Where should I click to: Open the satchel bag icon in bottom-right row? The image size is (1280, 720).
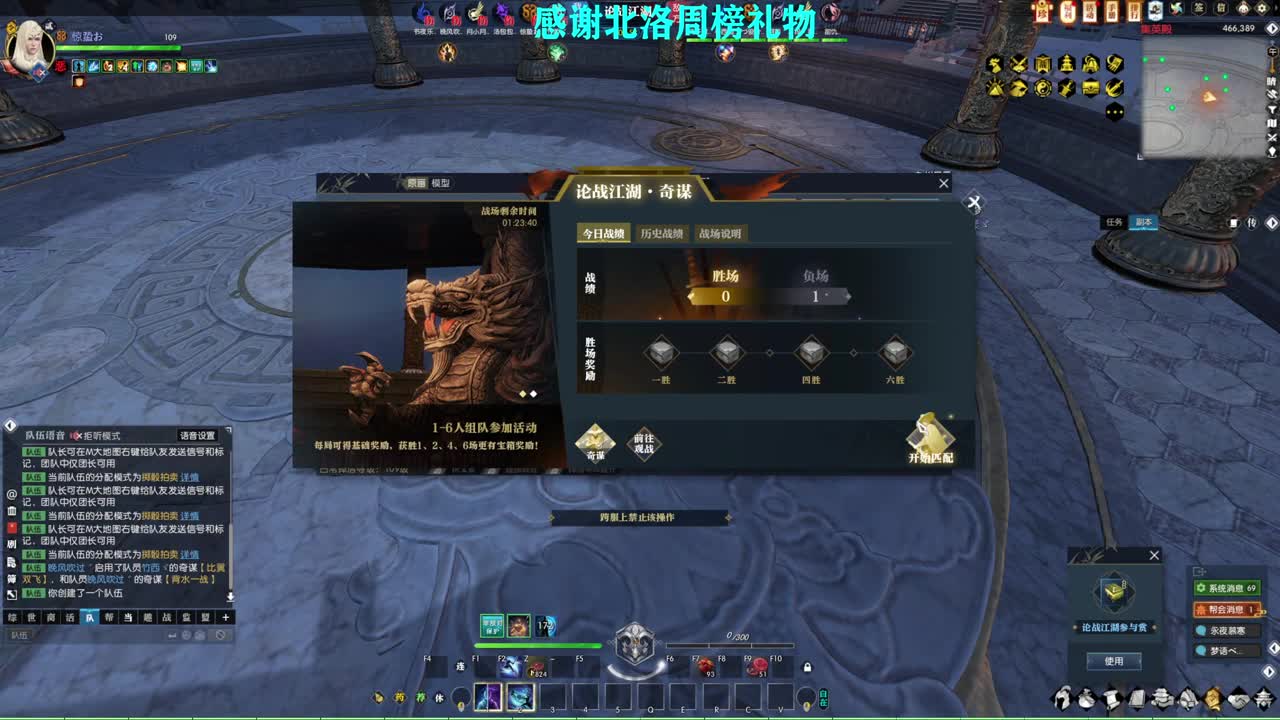pos(1086,701)
